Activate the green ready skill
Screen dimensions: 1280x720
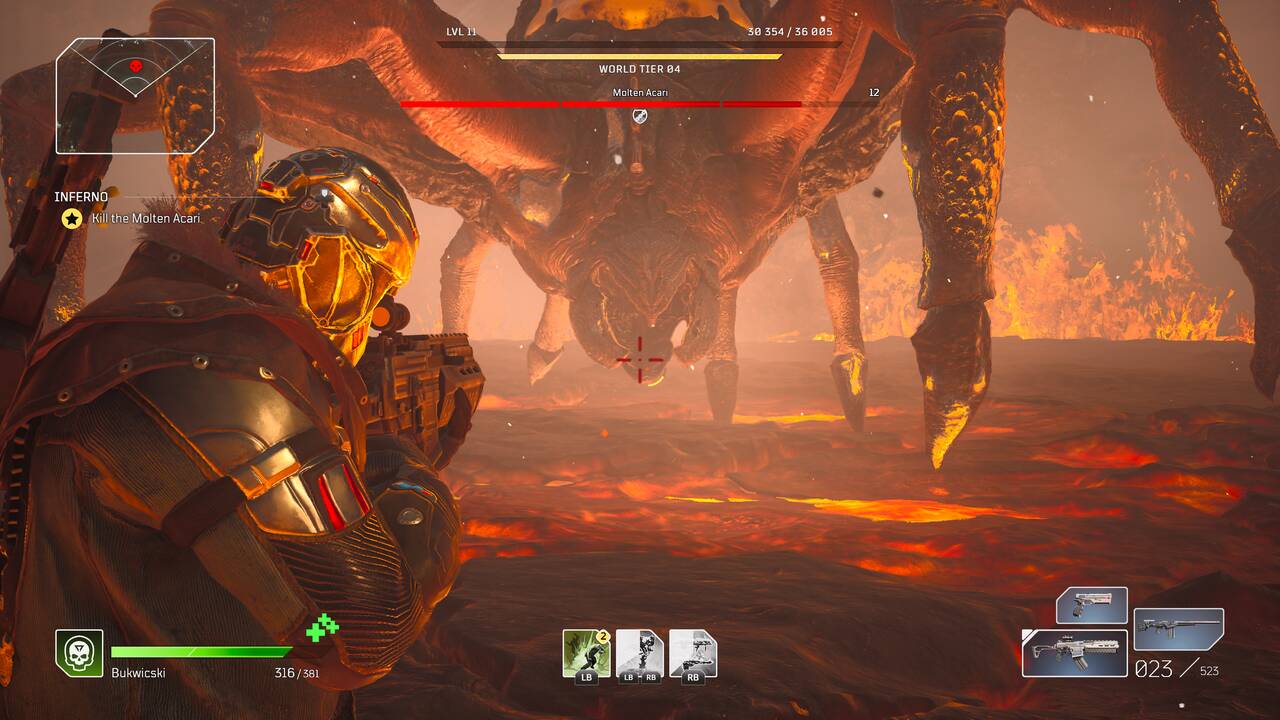[586, 653]
